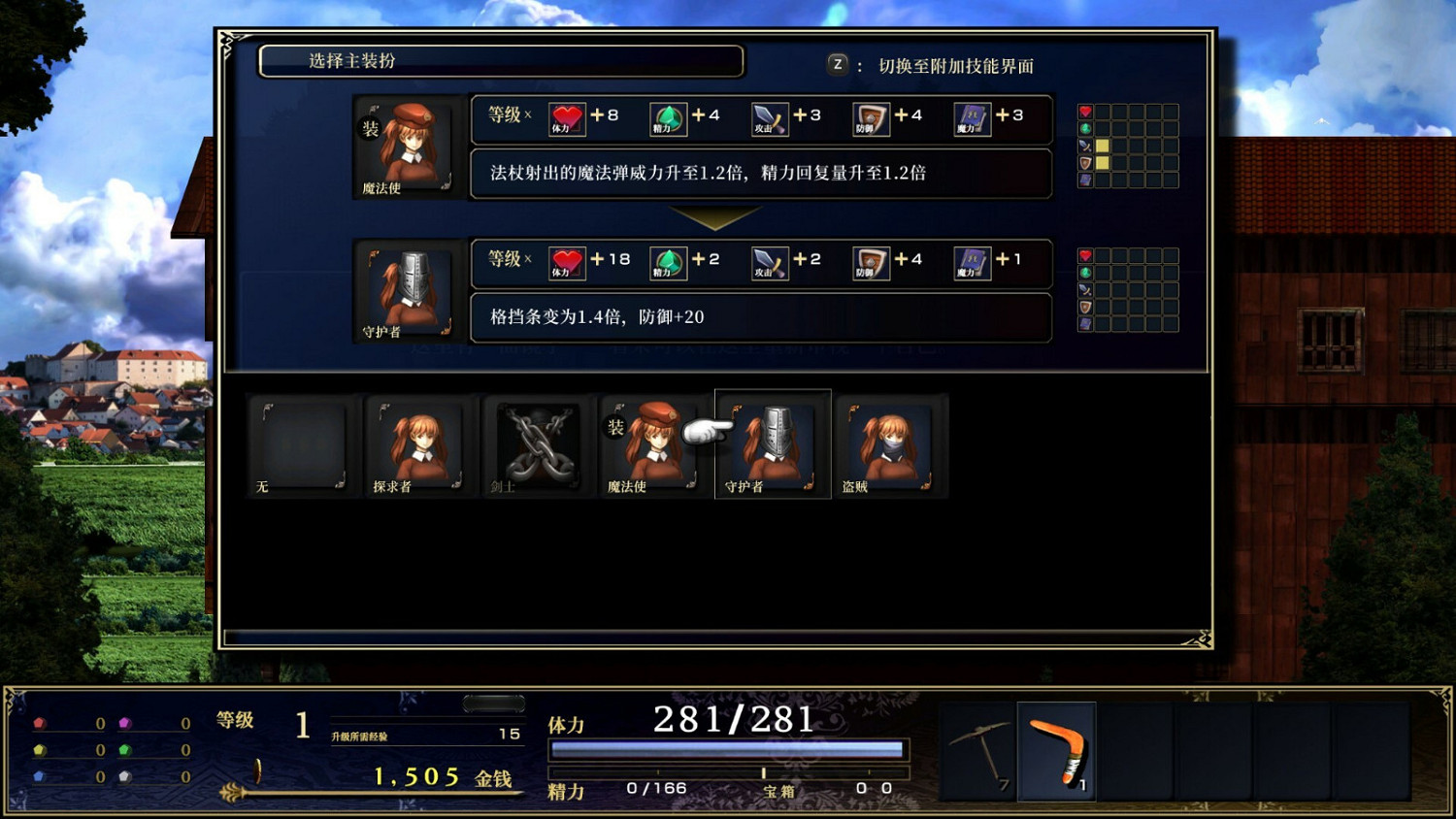Viewport: 1456px width, 819px height.
Task: Click the sword 攻击 icon in the 守护者 stats row
Action: (x=768, y=261)
